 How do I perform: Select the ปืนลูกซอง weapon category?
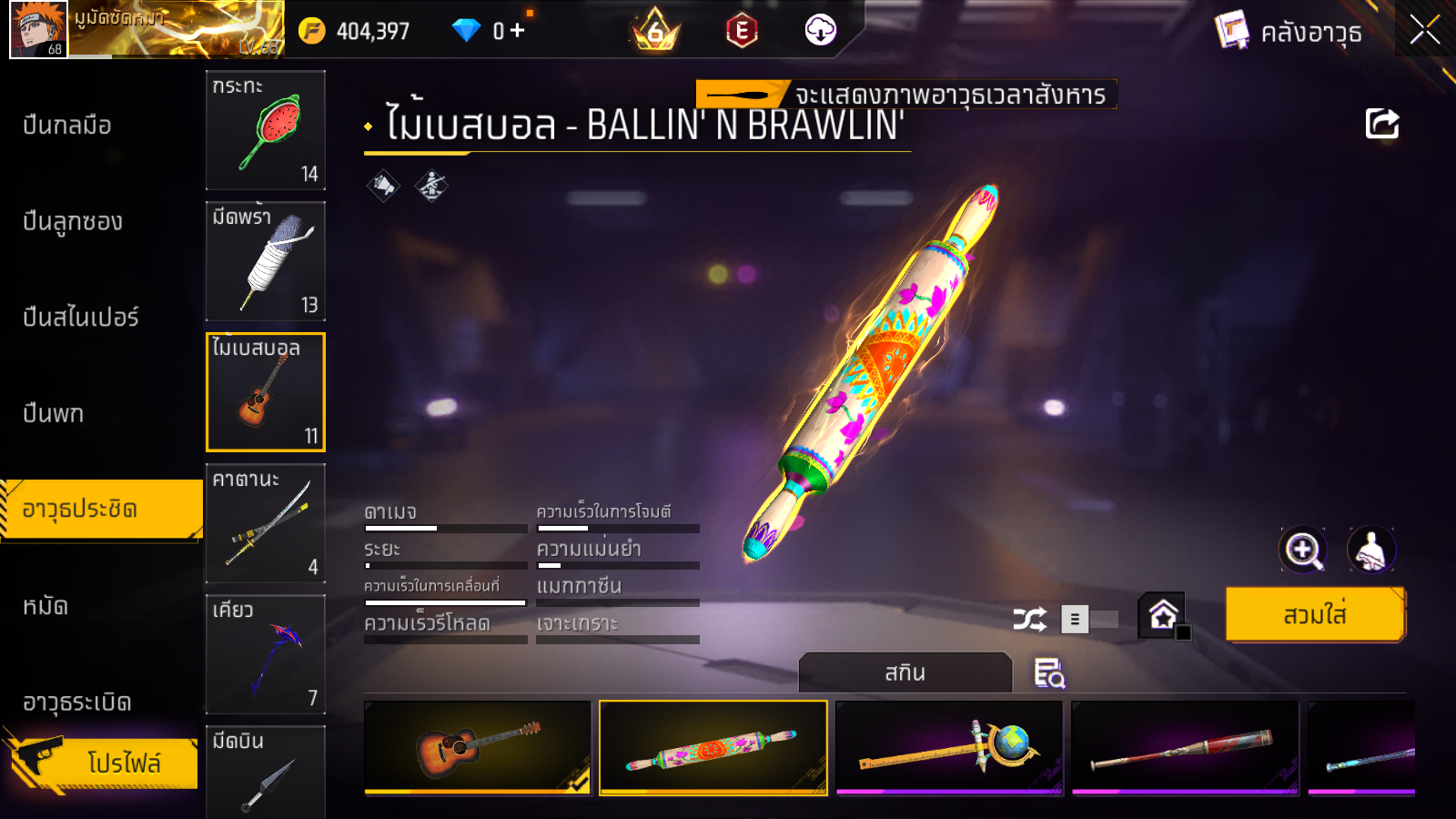73,222
